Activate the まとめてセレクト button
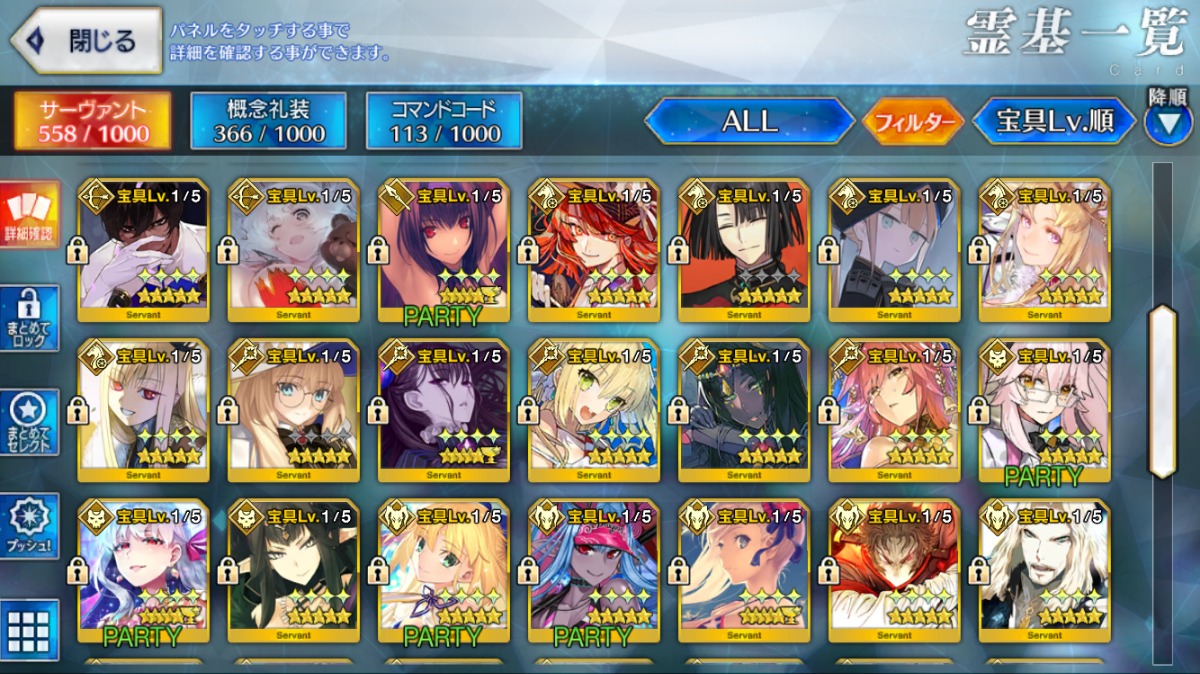1200x674 pixels. (x=29, y=422)
